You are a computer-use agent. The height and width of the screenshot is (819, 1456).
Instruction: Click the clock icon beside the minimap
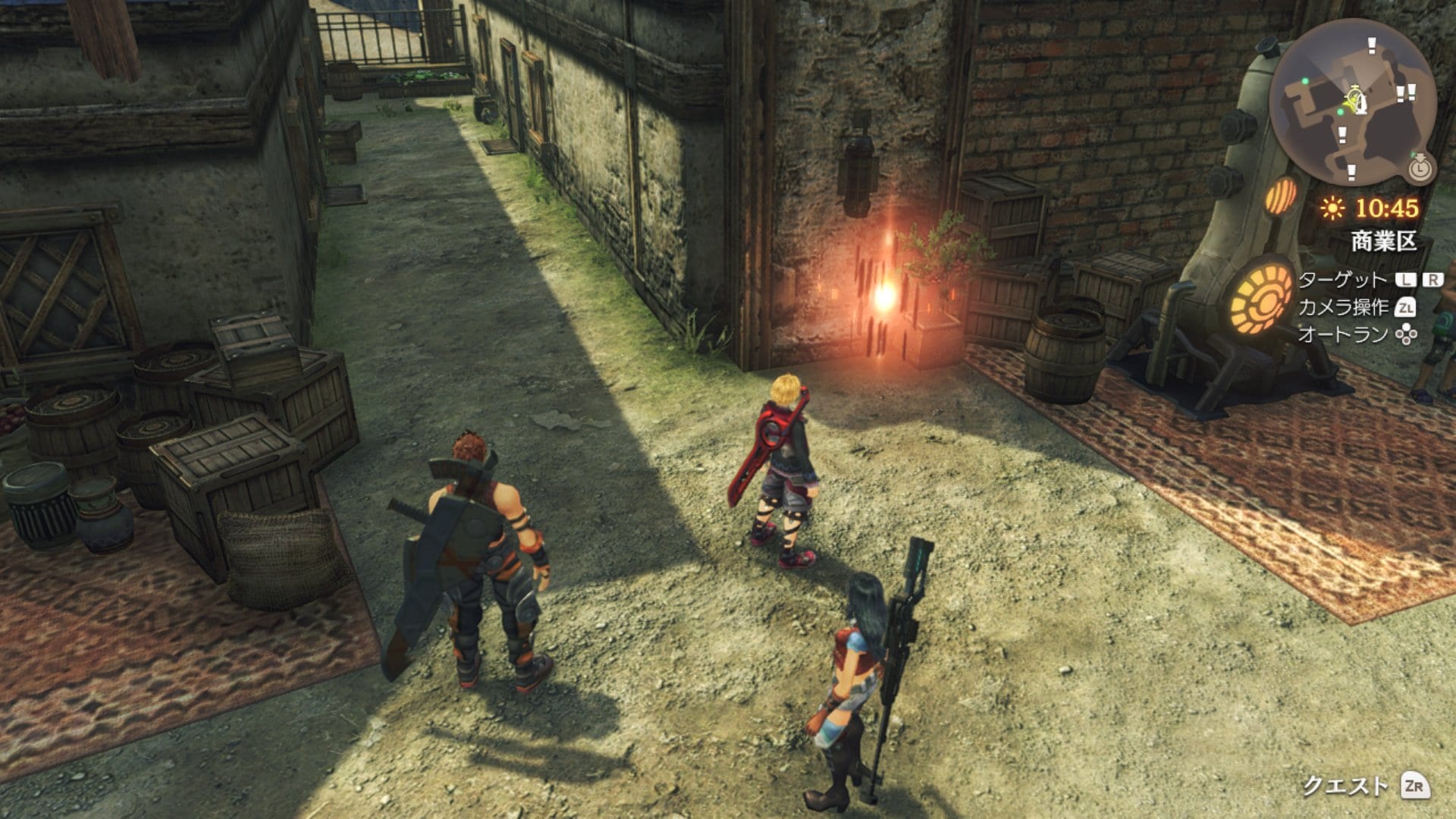point(1420,168)
